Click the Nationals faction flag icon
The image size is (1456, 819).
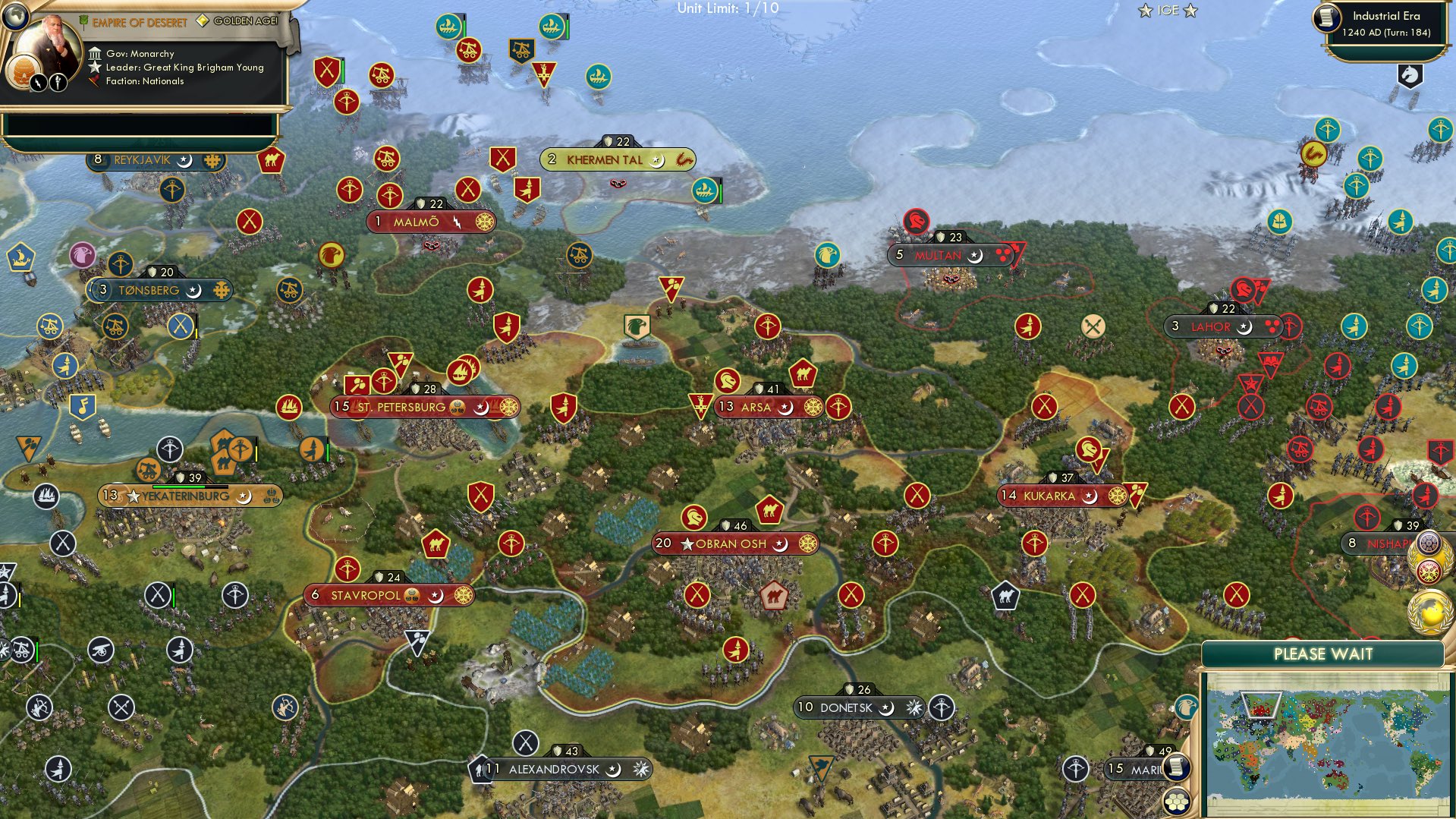click(93, 80)
